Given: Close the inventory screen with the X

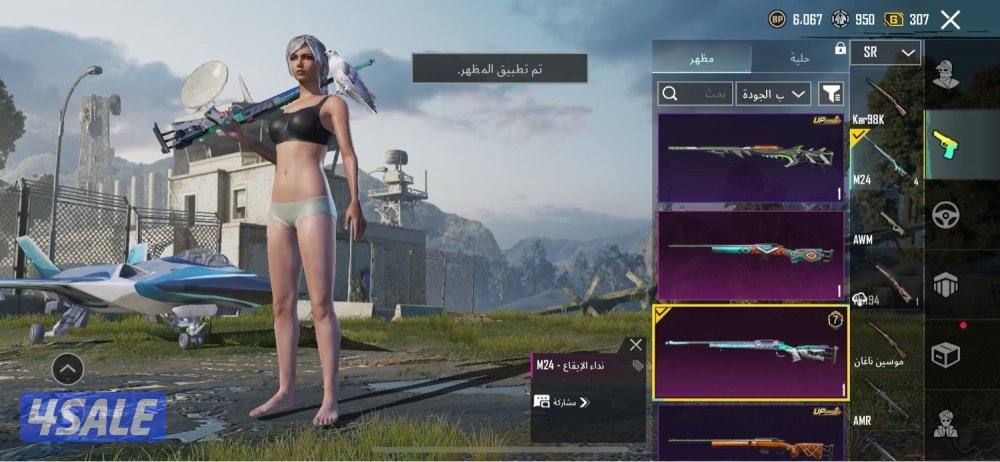Looking at the screenshot, I should point(951,19).
